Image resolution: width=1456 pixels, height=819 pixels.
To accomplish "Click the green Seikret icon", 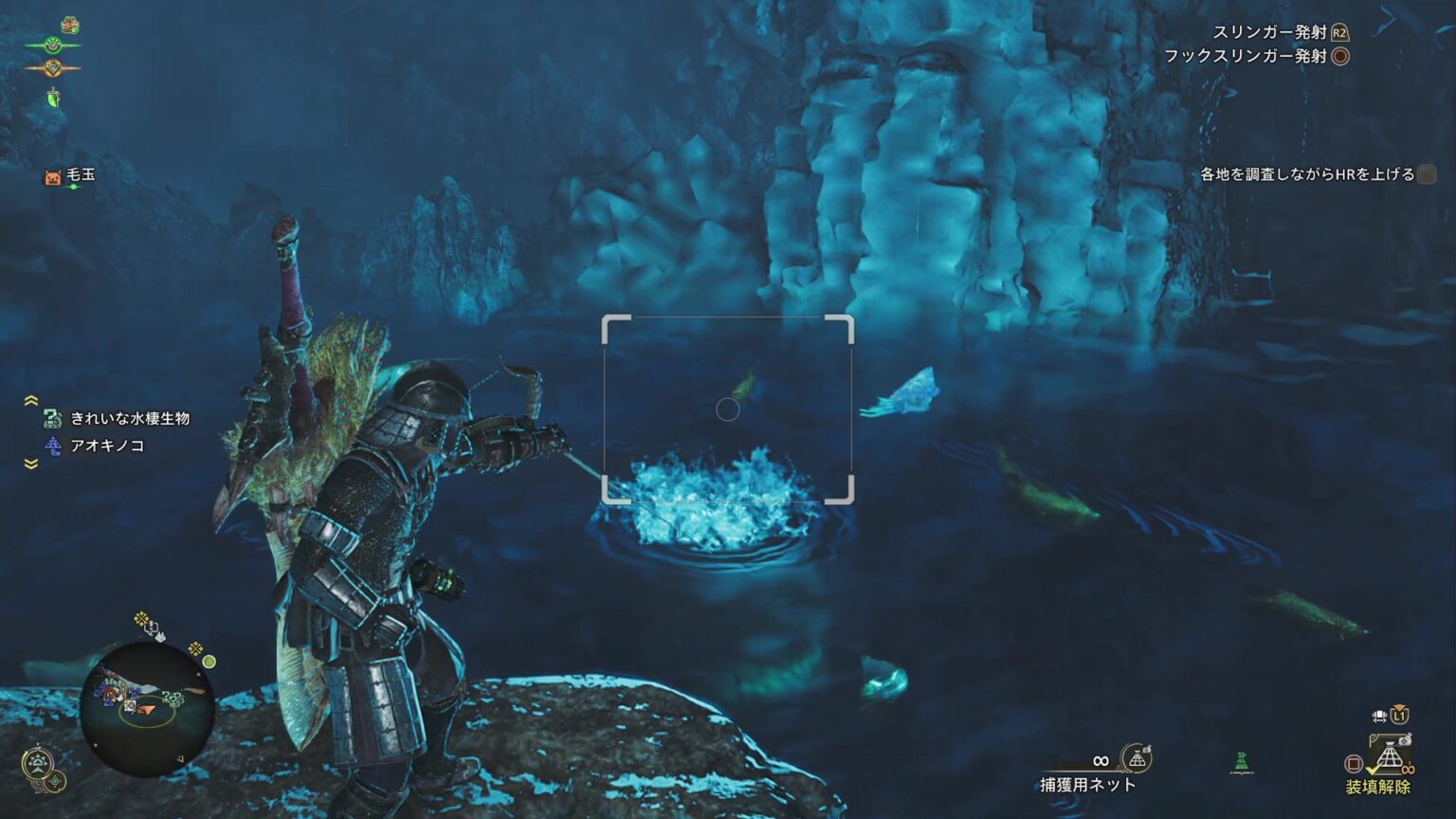I will pyautogui.click(x=1241, y=762).
